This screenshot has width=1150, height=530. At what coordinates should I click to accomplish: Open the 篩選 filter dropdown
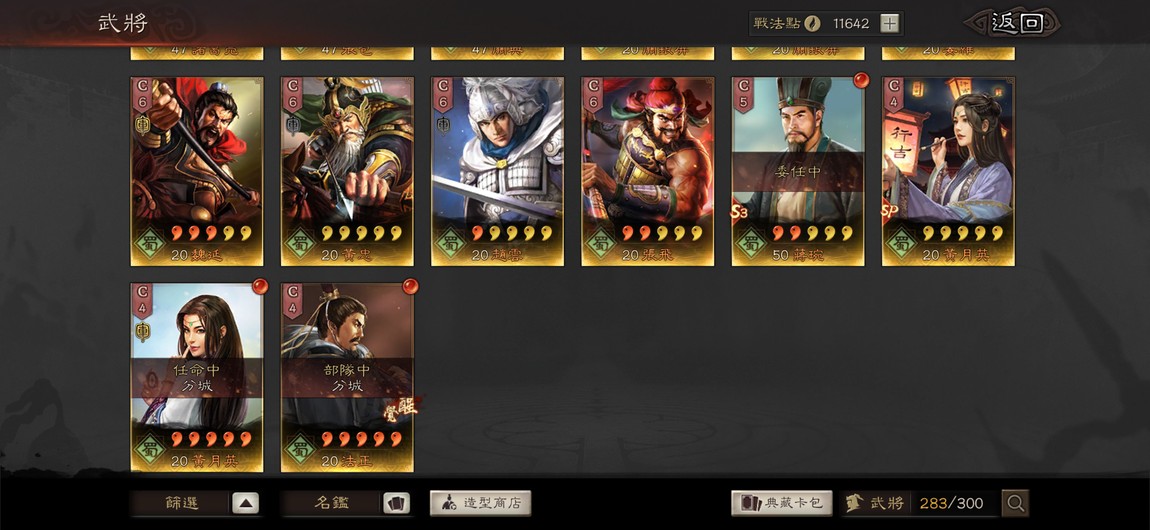point(196,503)
